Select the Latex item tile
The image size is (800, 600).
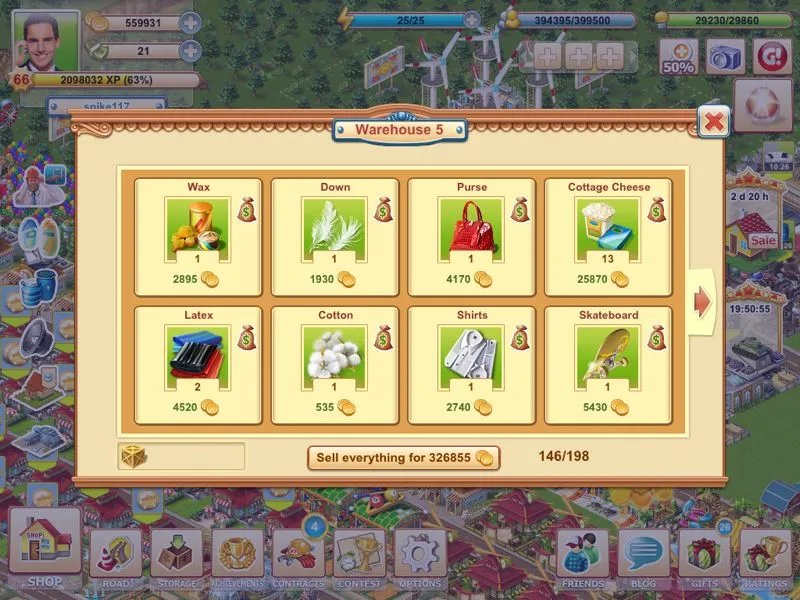click(x=198, y=365)
